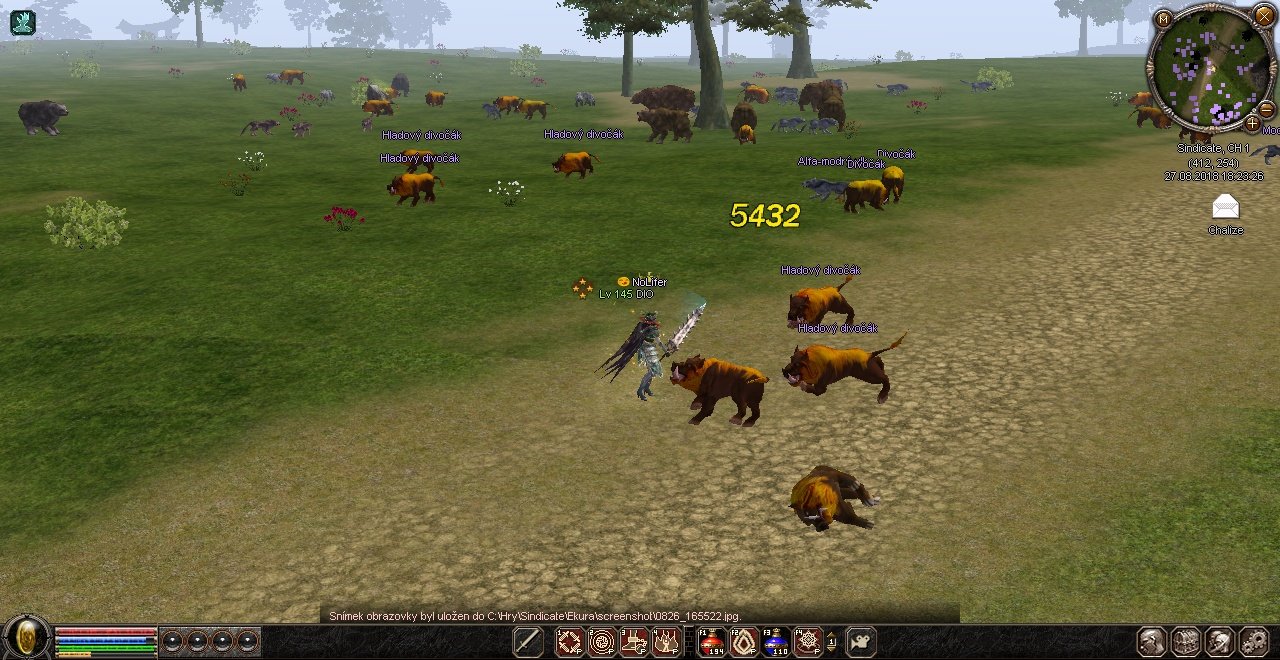This screenshot has width=1280, height=660.
Task: Open the full map with the M button
Action: pyautogui.click(x=1163, y=19)
